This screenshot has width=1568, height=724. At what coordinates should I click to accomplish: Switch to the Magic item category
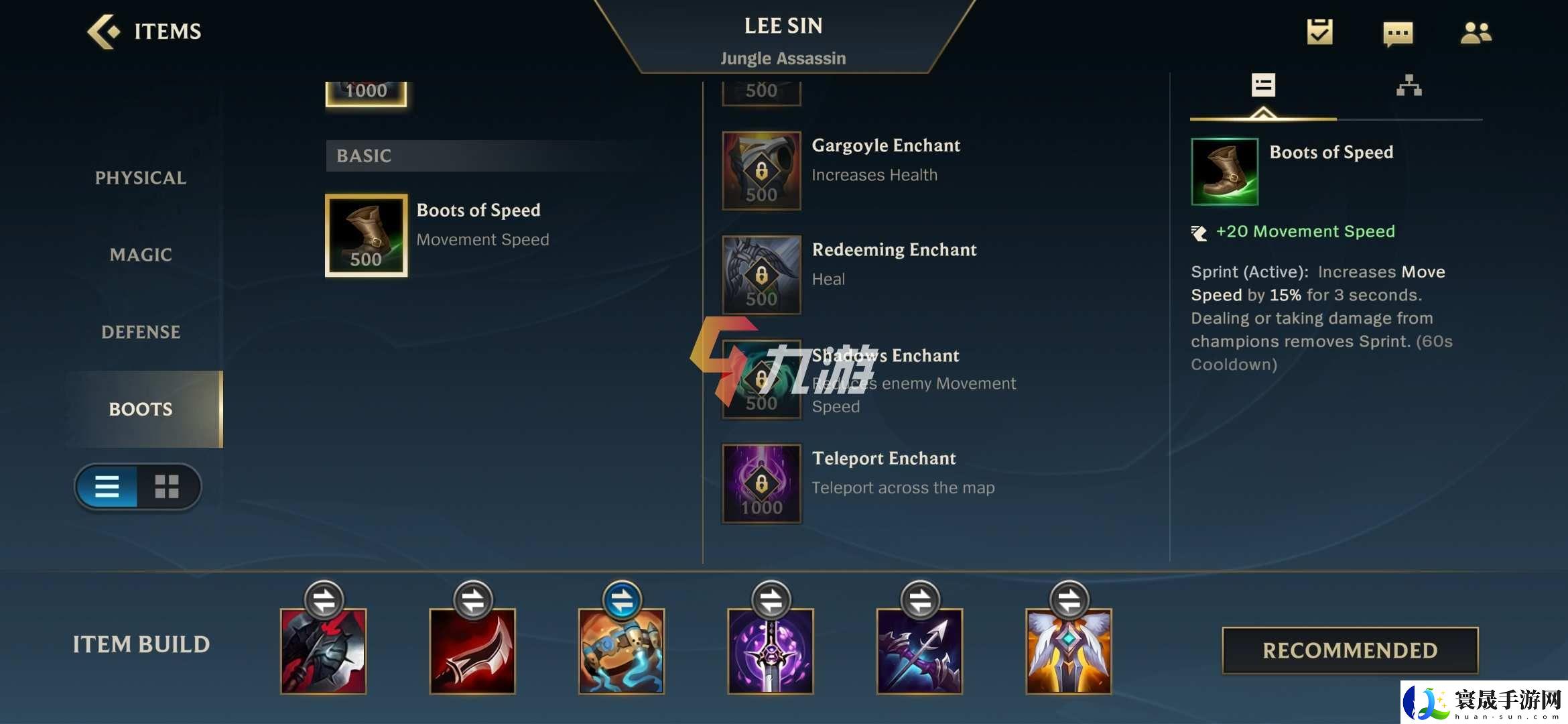pyautogui.click(x=141, y=255)
